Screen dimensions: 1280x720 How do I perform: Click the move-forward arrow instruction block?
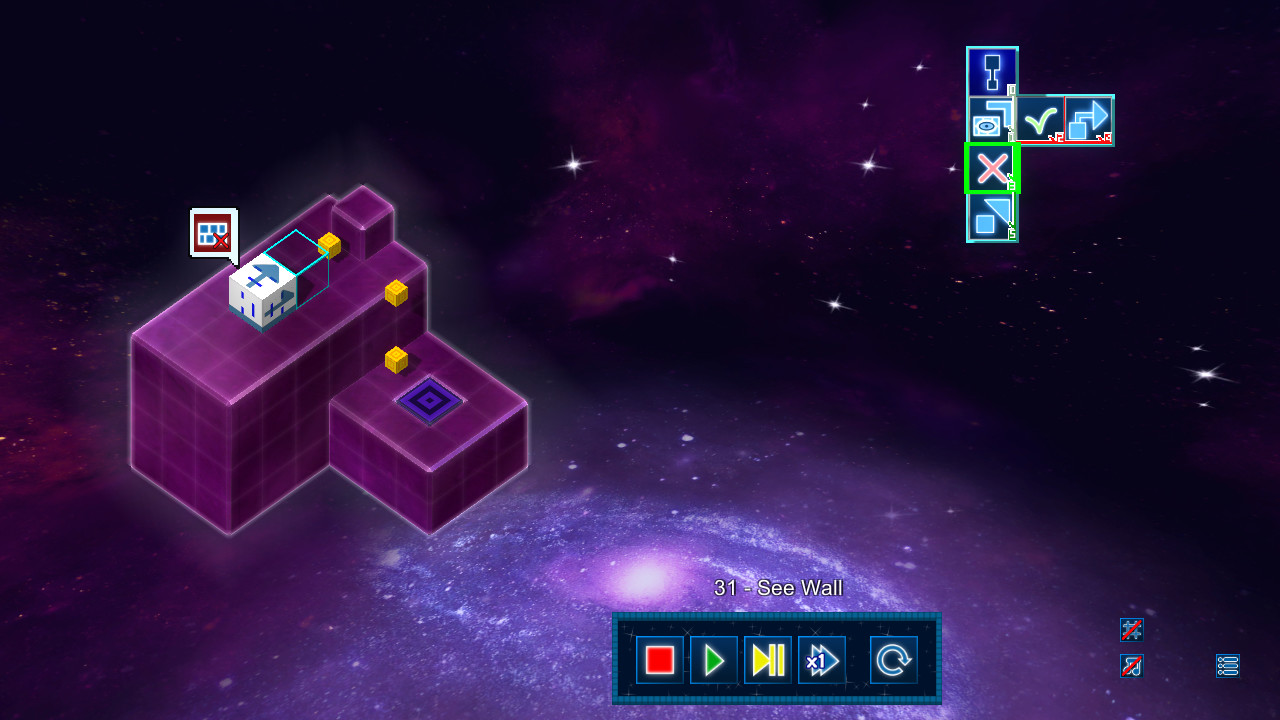1089,119
